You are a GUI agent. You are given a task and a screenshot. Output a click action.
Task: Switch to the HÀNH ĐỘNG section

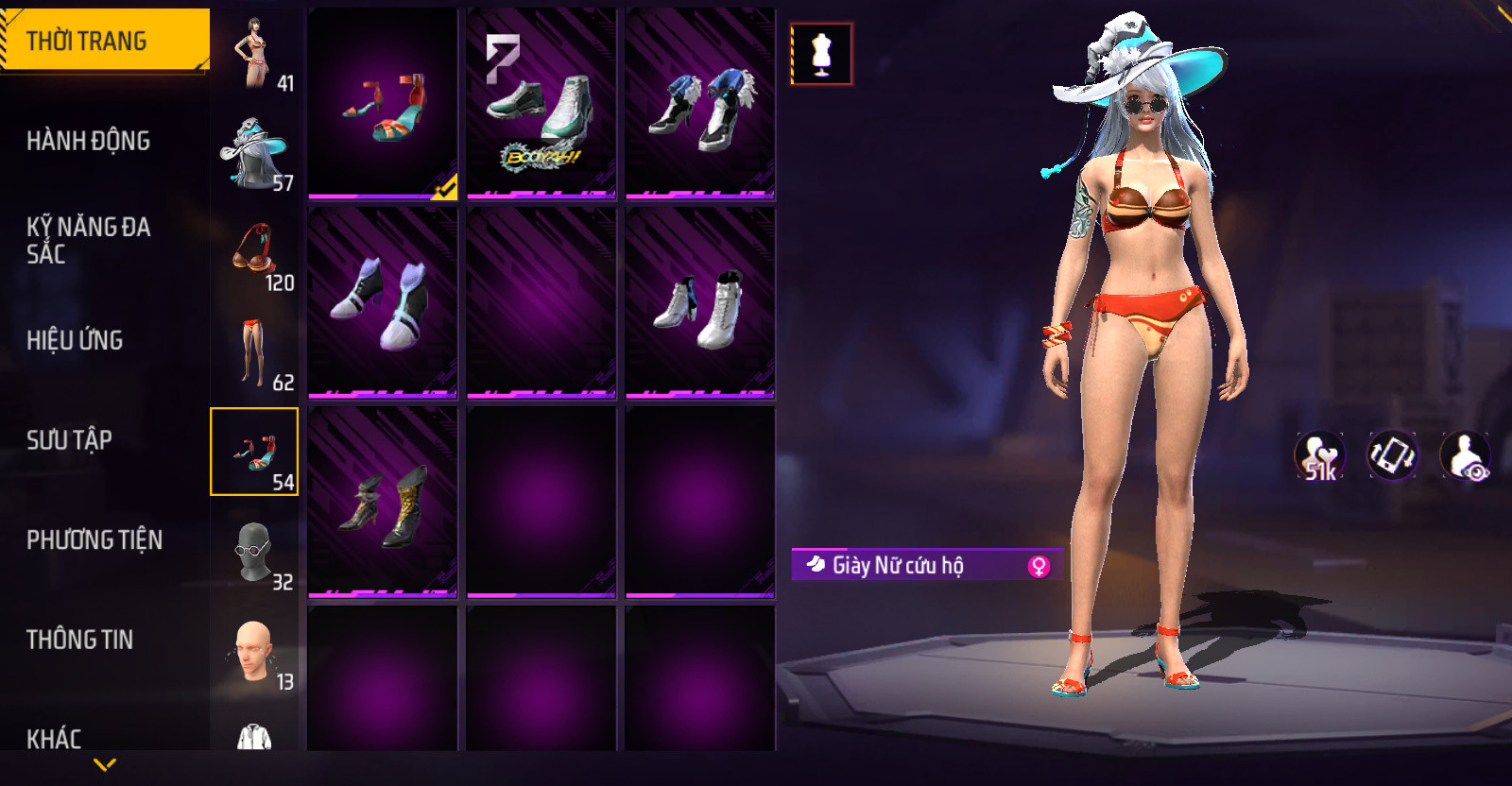click(x=88, y=141)
